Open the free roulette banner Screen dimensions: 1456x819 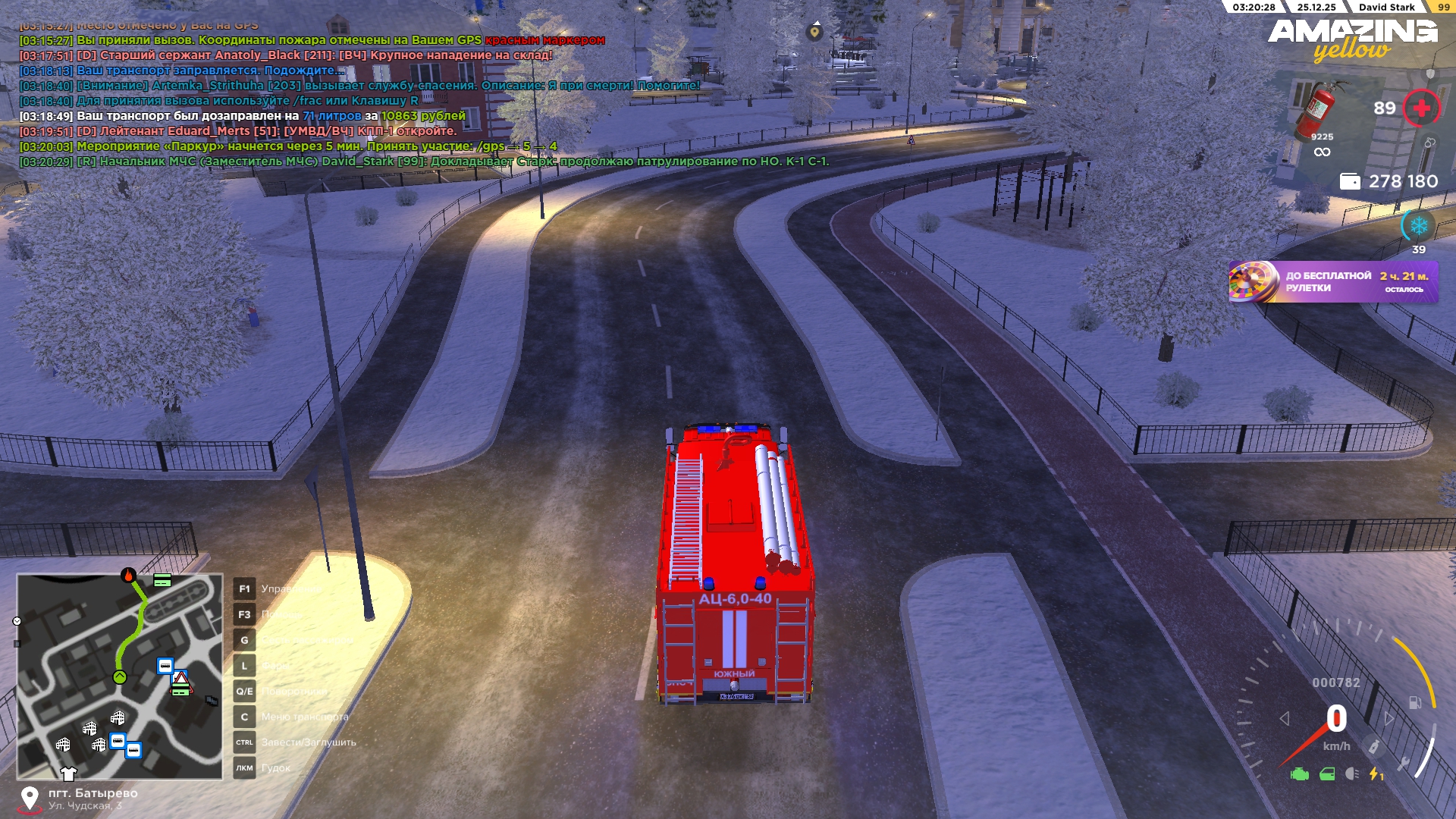1333,282
